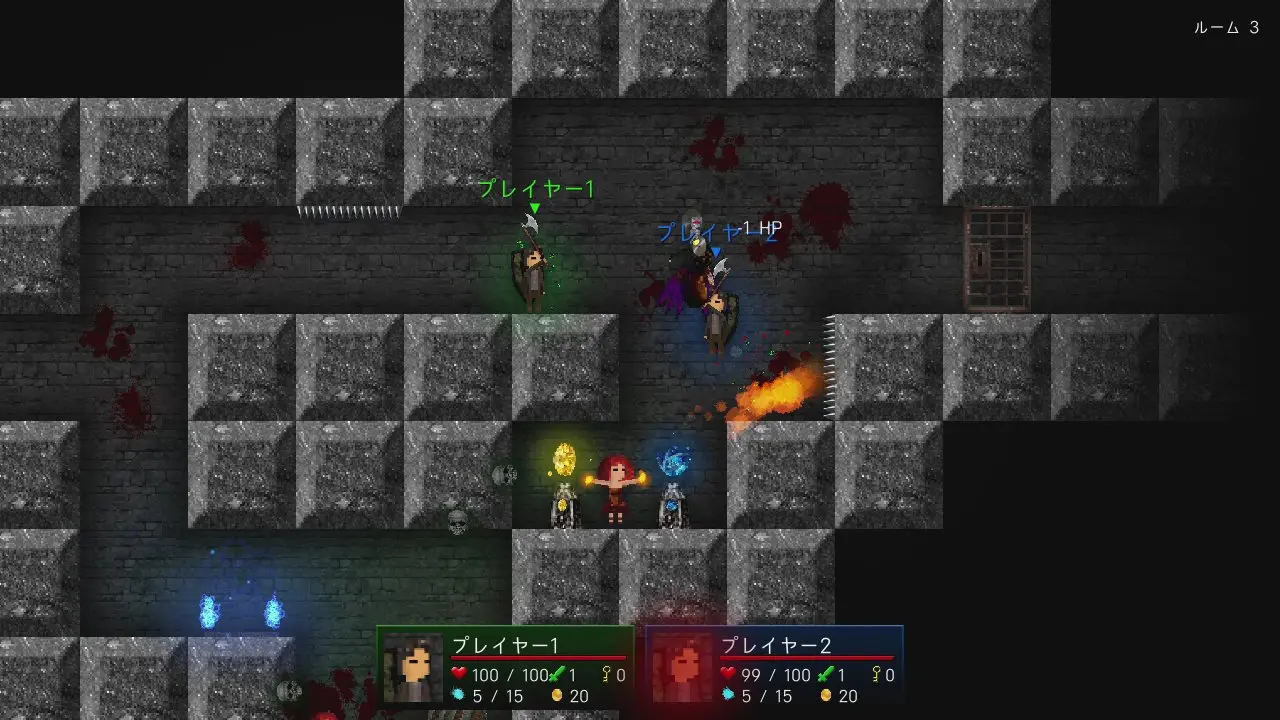Image resolution: width=1280 pixels, height=720 pixels.
Task: Click プレイヤー1's red health bar
Action: pyautogui.click(x=538, y=656)
